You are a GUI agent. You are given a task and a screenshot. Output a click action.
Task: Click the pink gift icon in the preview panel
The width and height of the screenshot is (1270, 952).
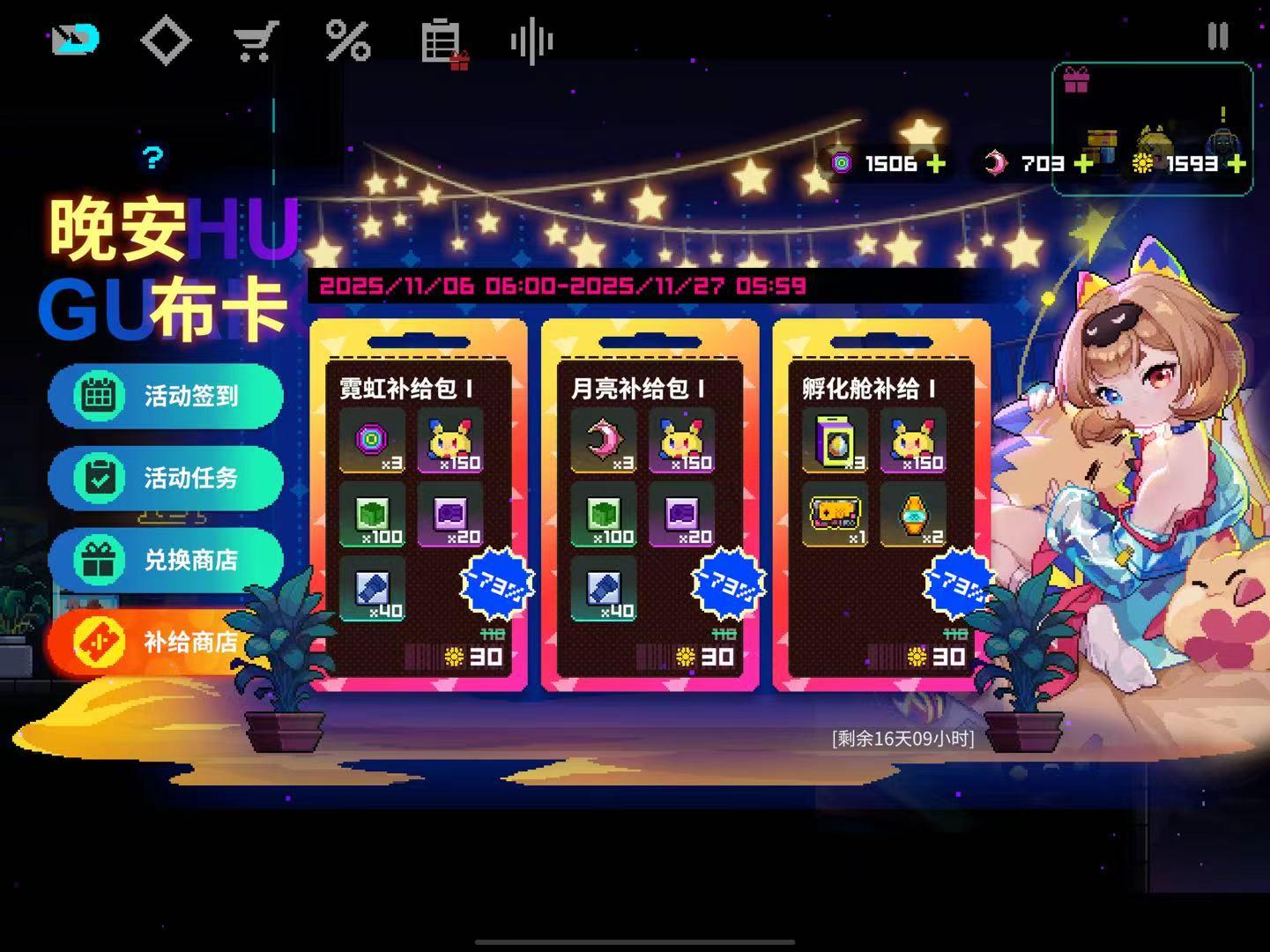click(x=1076, y=79)
